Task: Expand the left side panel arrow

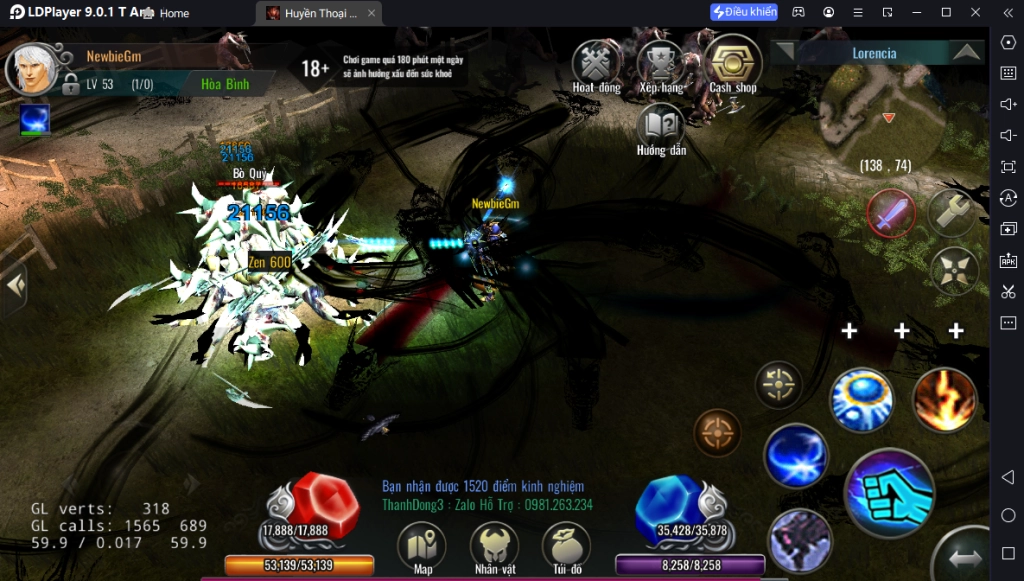Action: 14,285
